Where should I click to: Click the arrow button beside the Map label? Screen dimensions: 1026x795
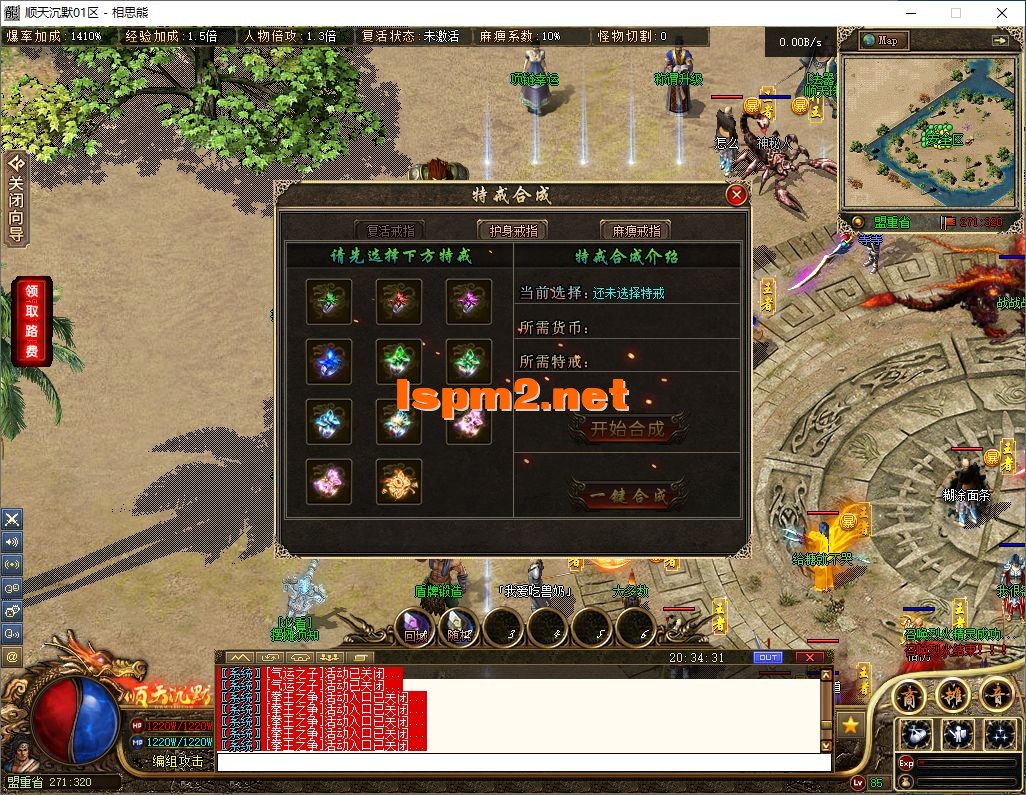click(999, 41)
